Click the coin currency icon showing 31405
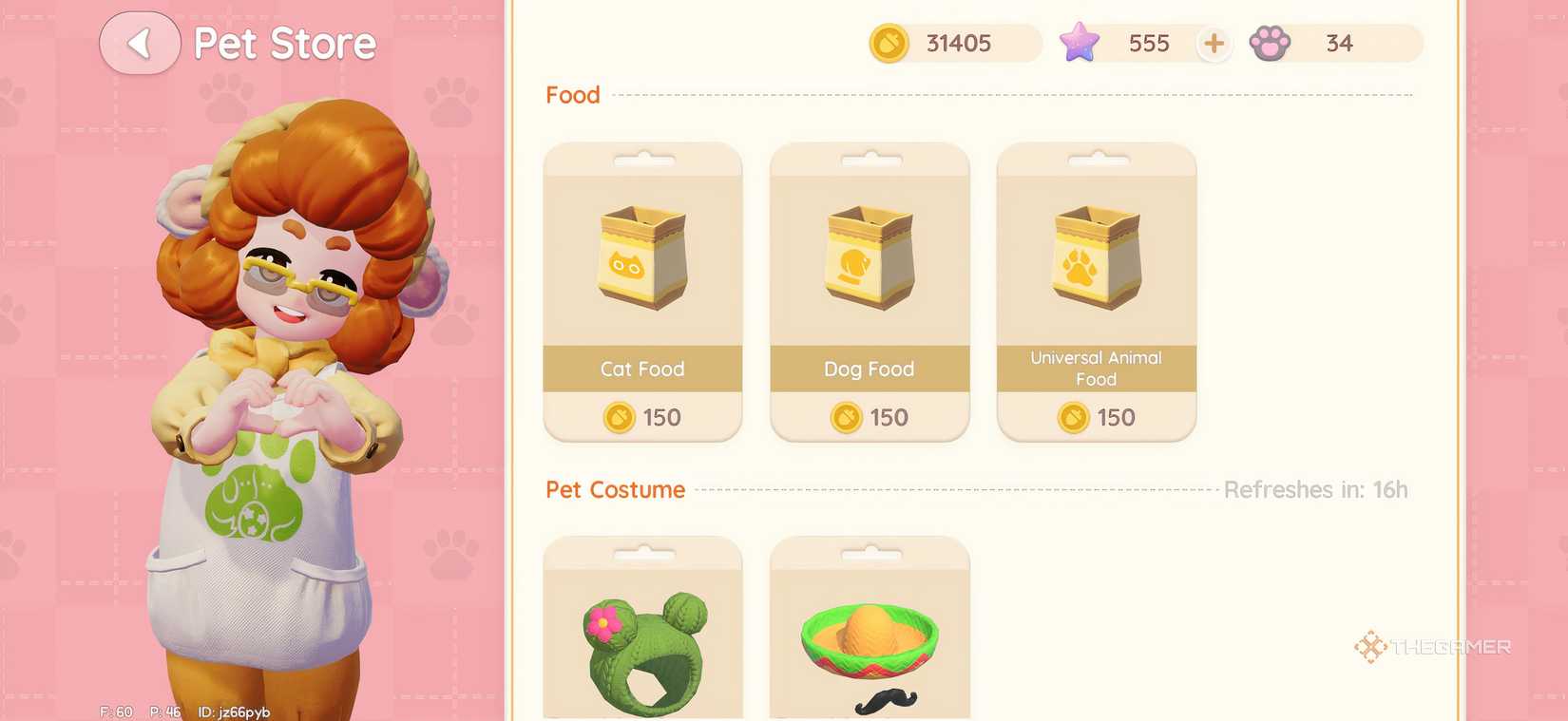The image size is (1568, 721). click(889, 43)
